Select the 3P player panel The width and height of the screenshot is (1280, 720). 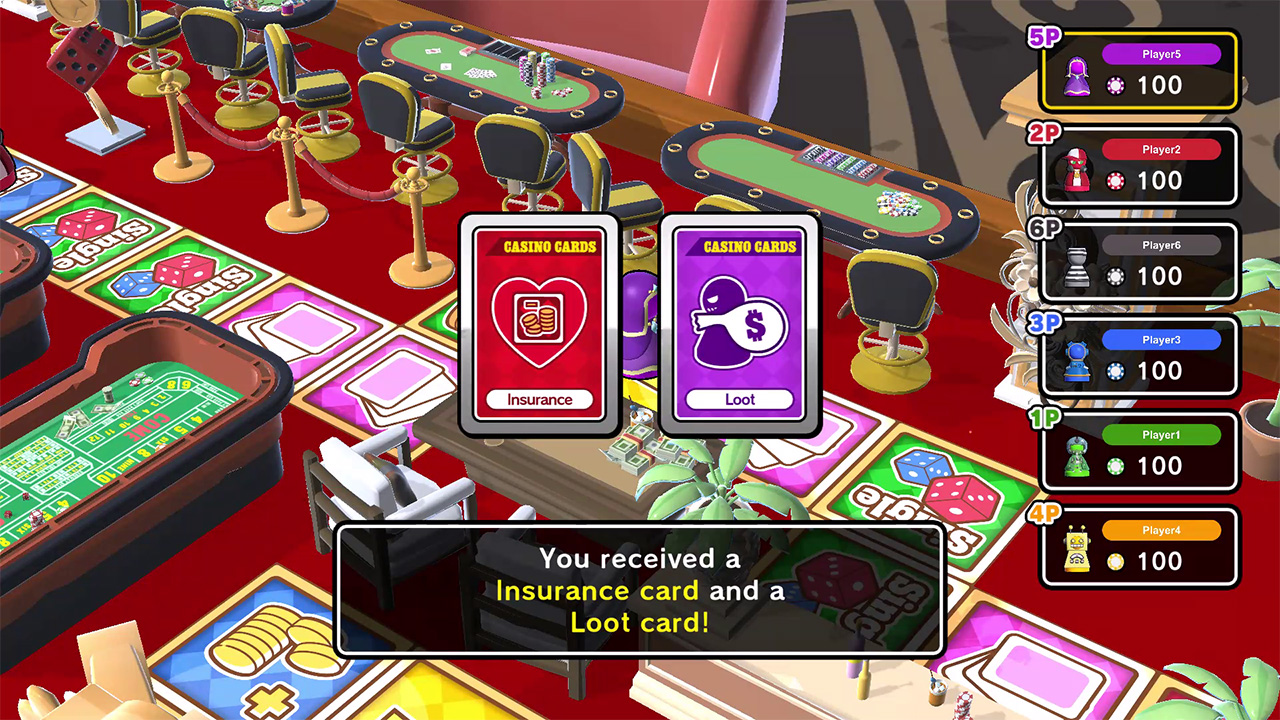[x=1140, y=356]
